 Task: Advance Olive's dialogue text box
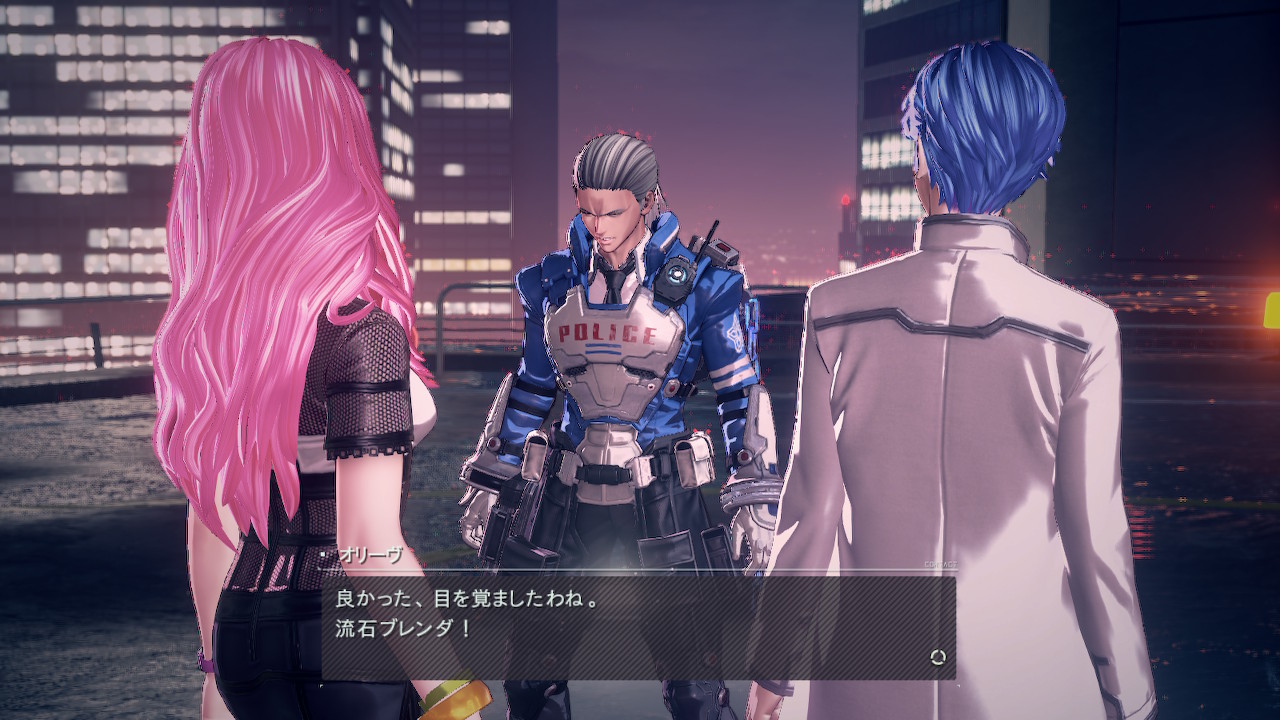636,622
